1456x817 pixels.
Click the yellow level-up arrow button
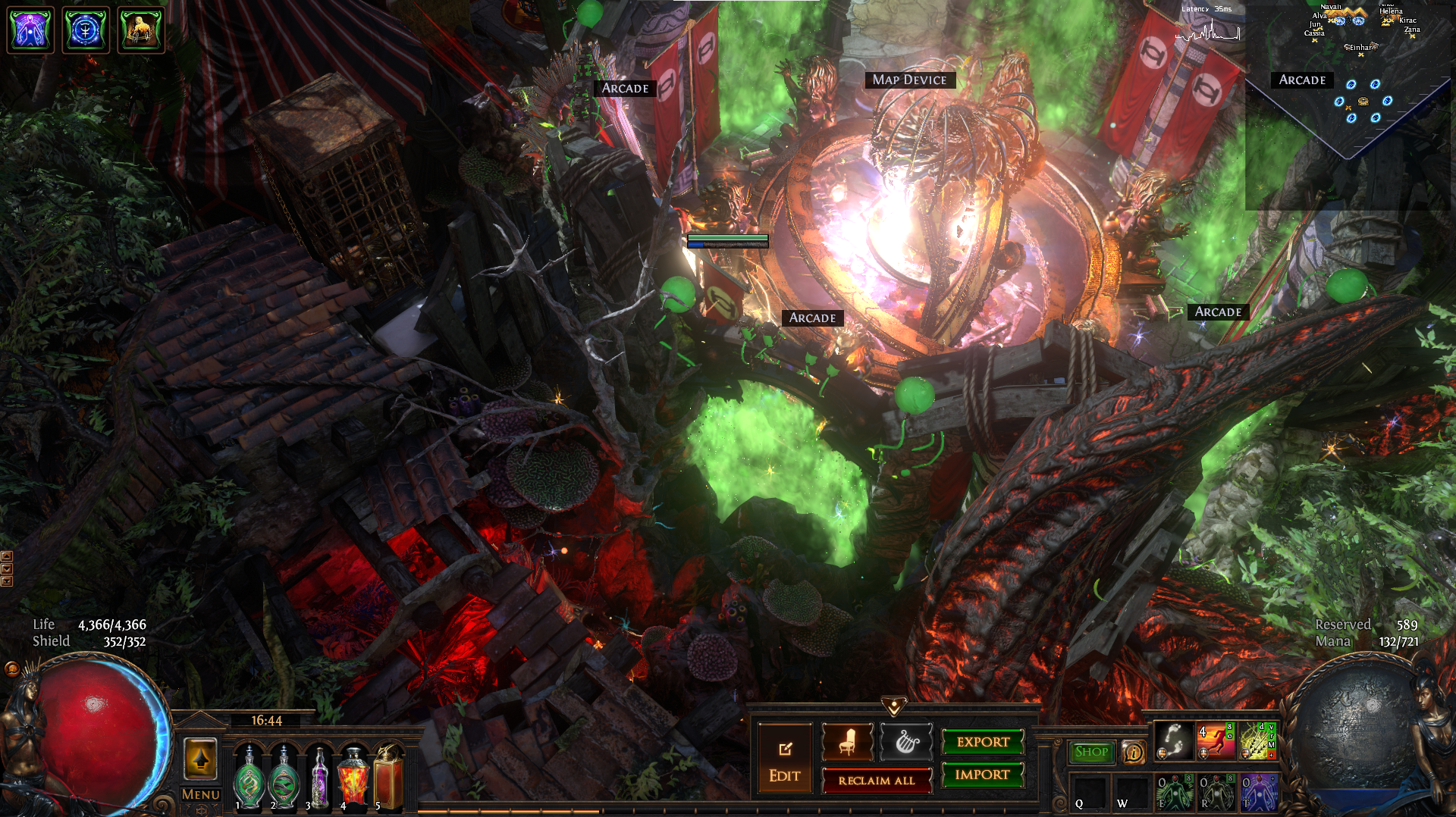click(x=200, y=759)
